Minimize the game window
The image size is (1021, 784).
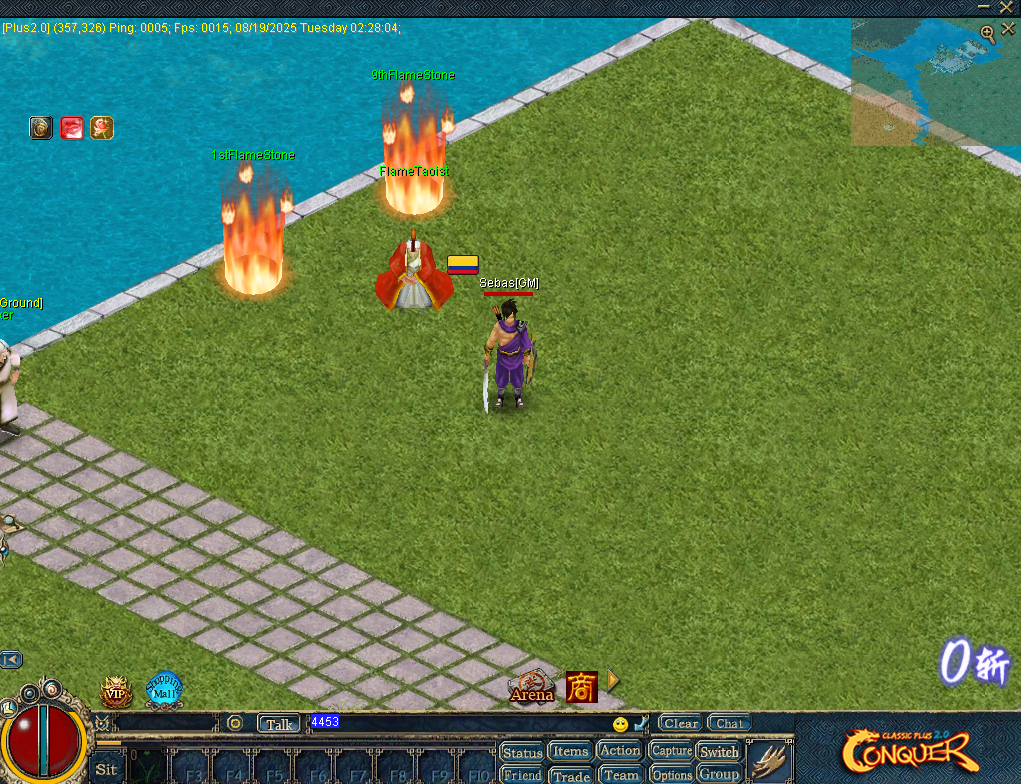click(983, 7)
